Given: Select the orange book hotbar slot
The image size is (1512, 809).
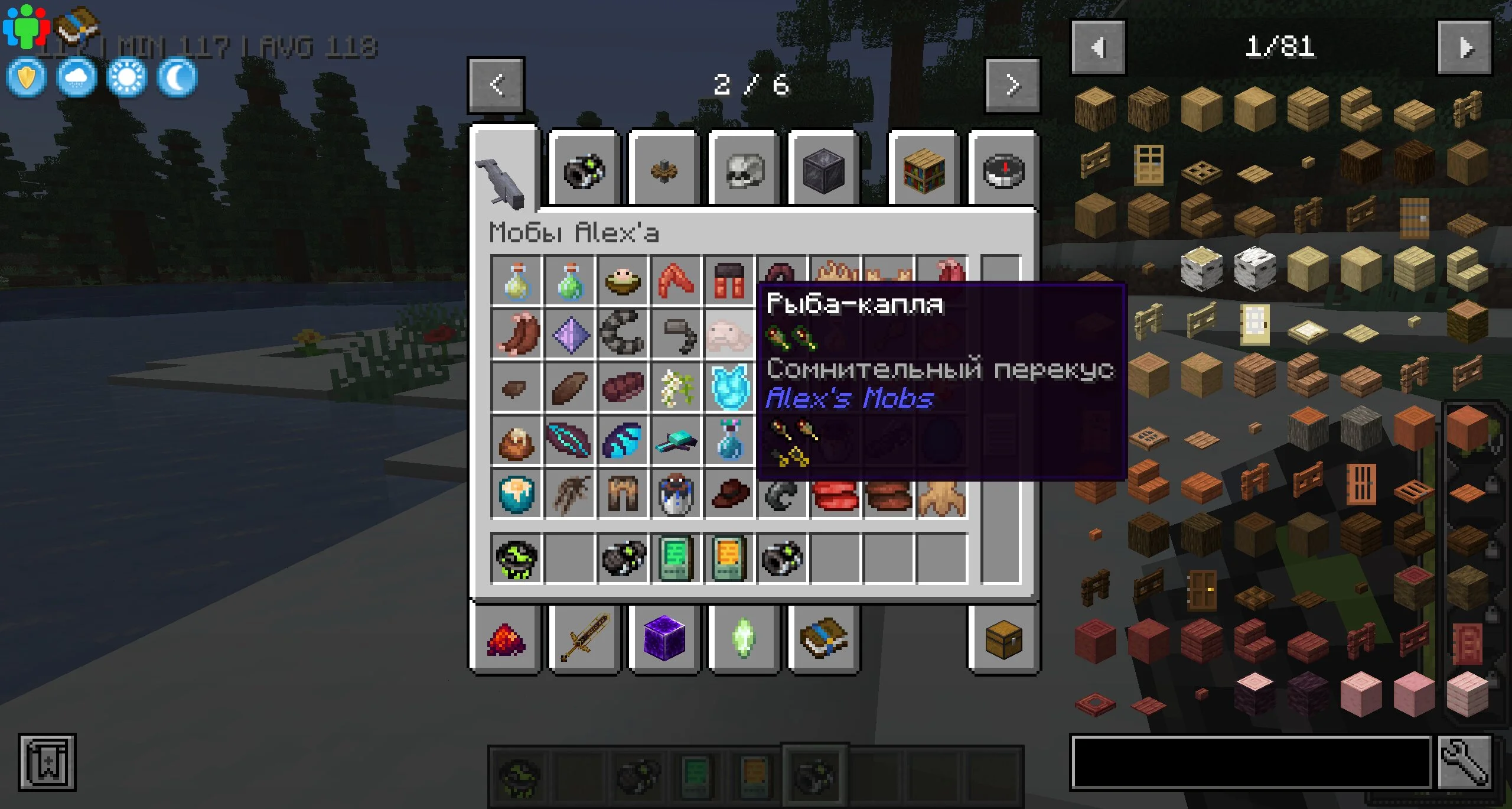Looking at the screenshot, I should (729, 559).
